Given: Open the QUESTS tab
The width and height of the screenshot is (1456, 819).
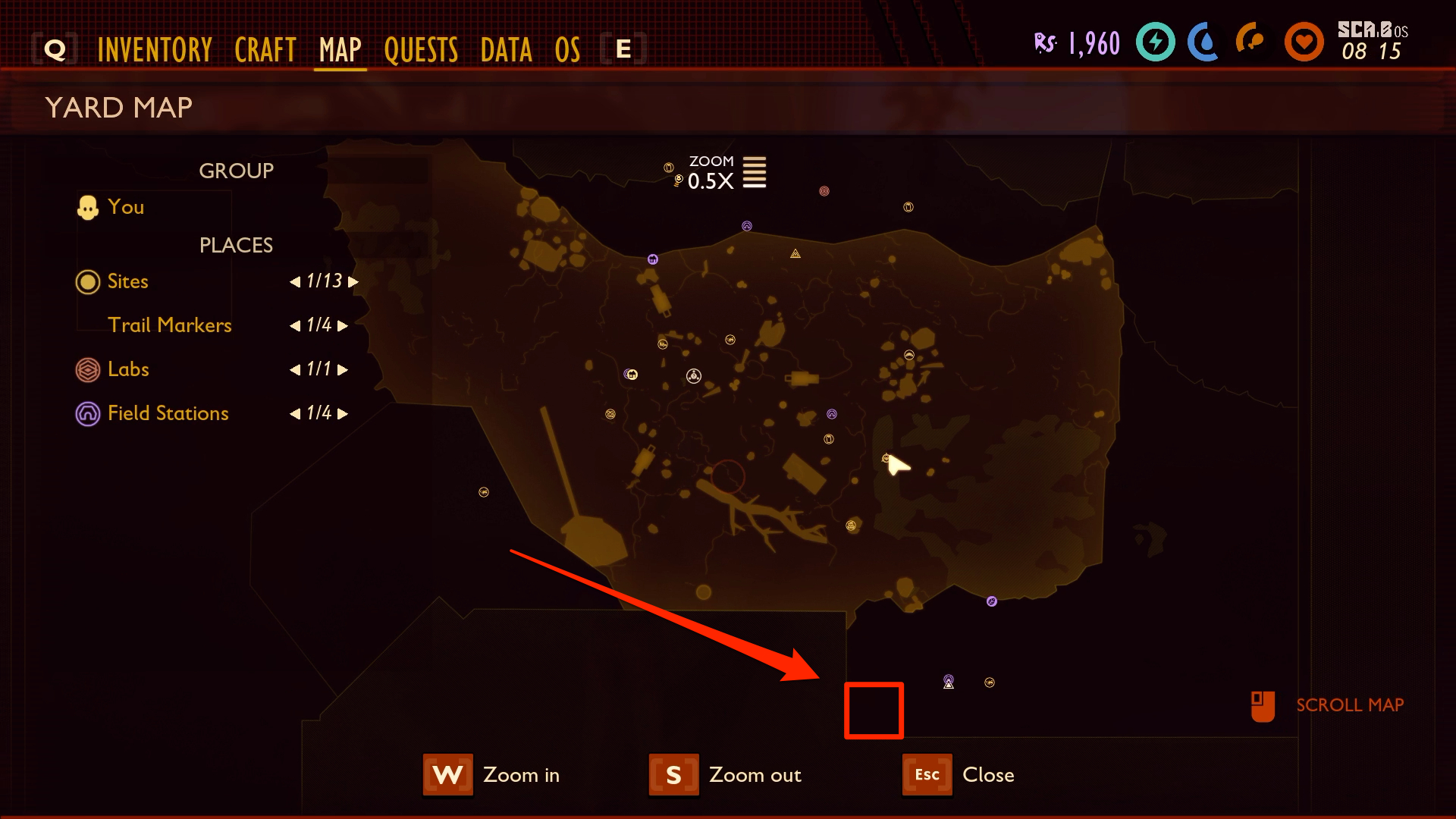Looking at the screenshot, I should click(421, 49).
